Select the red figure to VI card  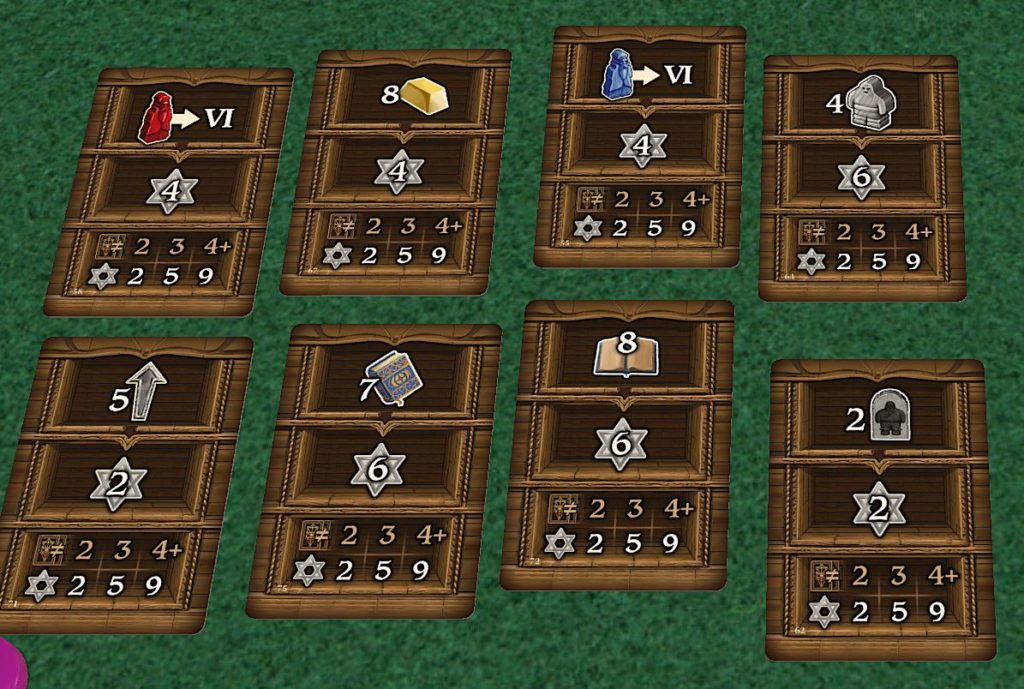coord(170,190)
